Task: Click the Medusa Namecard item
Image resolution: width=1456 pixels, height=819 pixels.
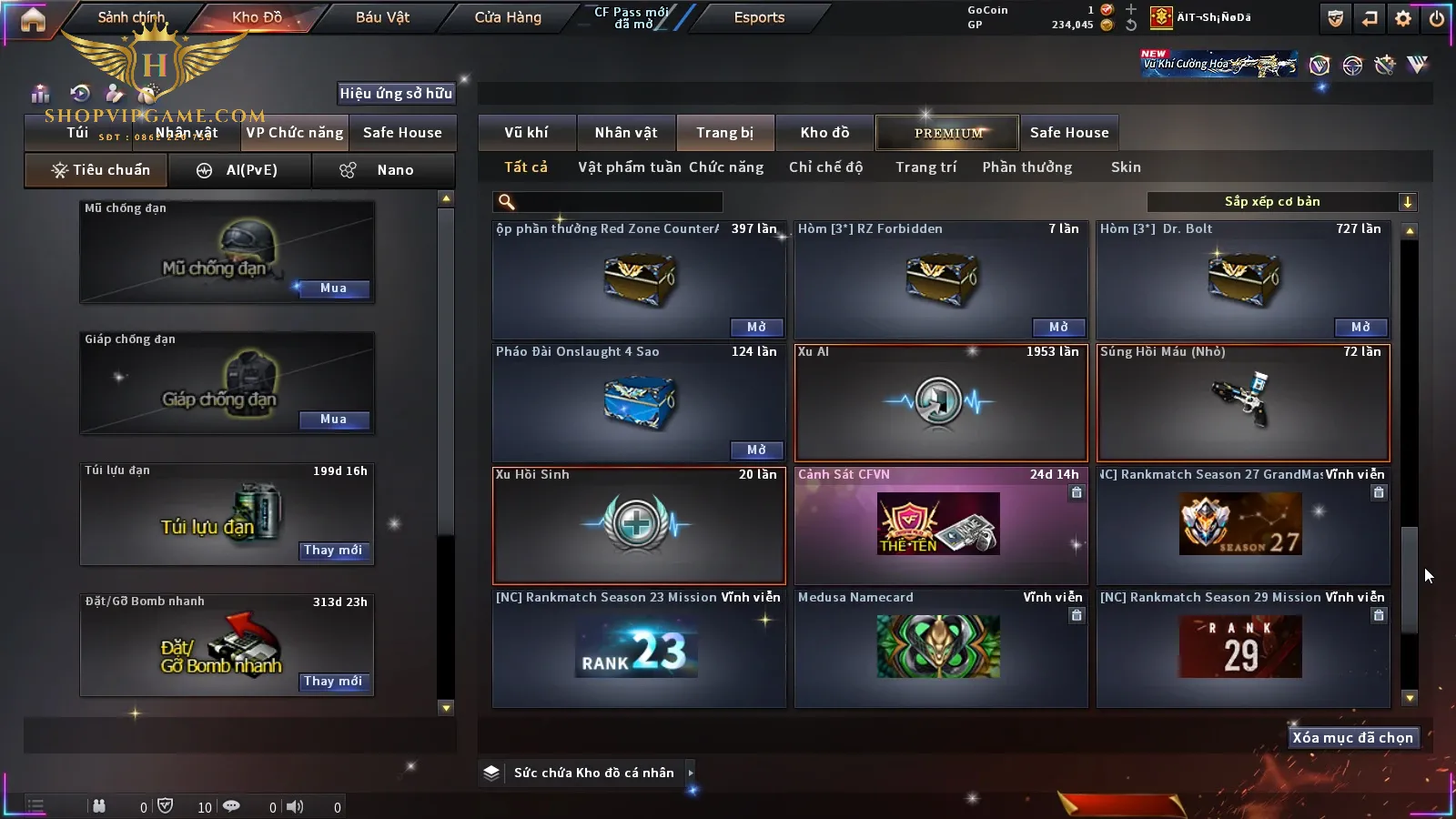Action: coord(939,648)
